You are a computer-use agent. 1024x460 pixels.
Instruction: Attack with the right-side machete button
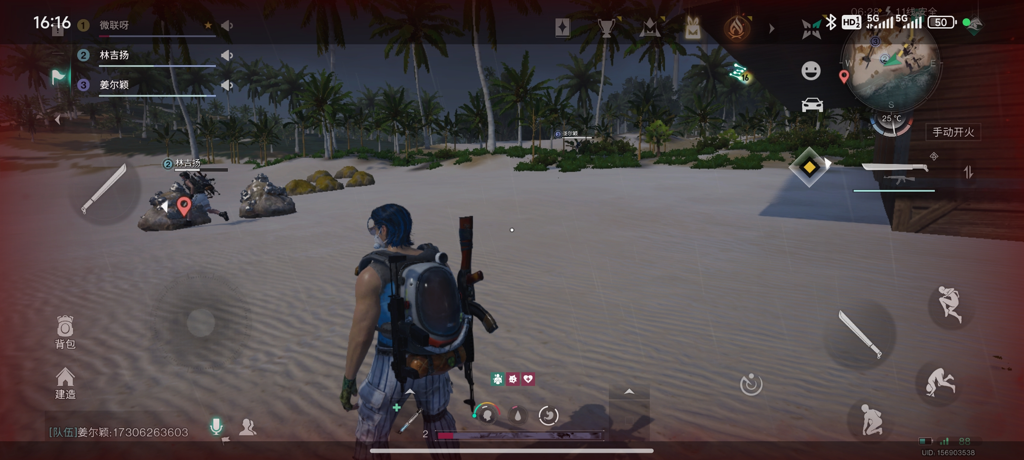[x=858, y=335]
